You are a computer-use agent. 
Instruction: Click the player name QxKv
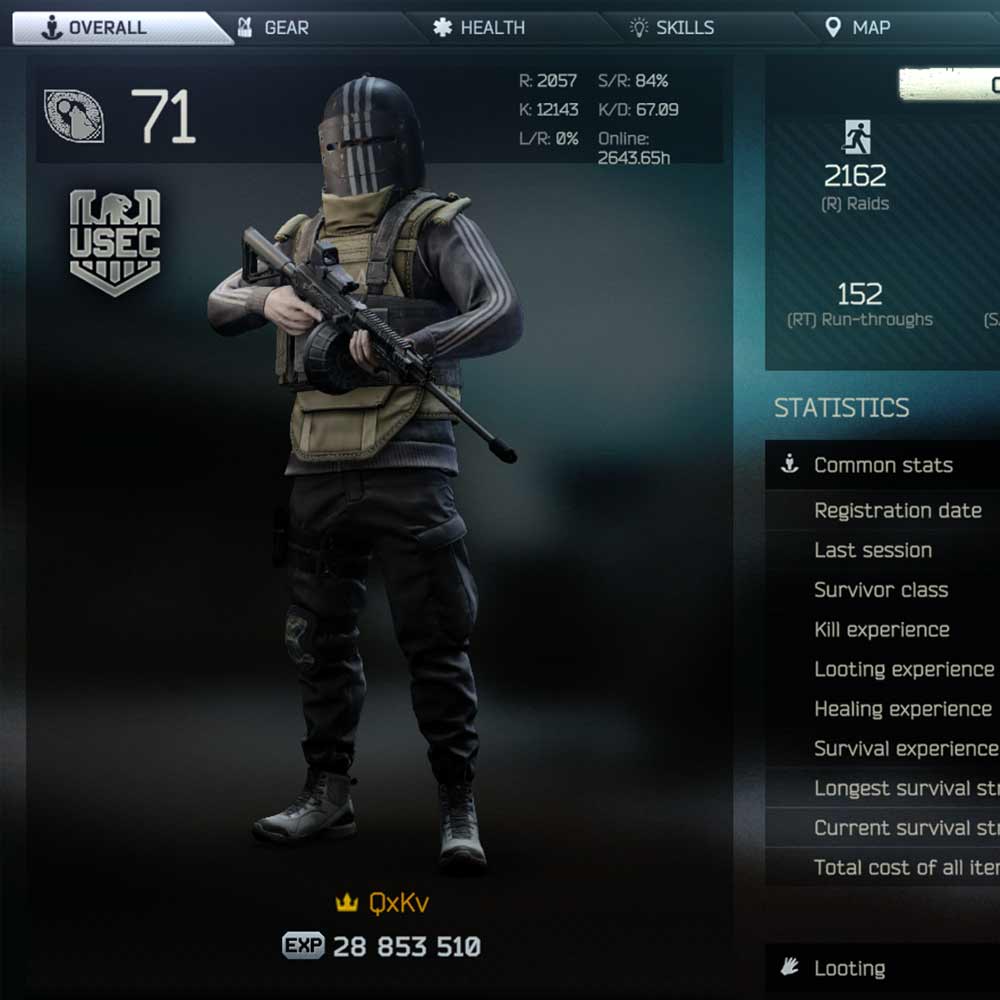pos(398,903)
